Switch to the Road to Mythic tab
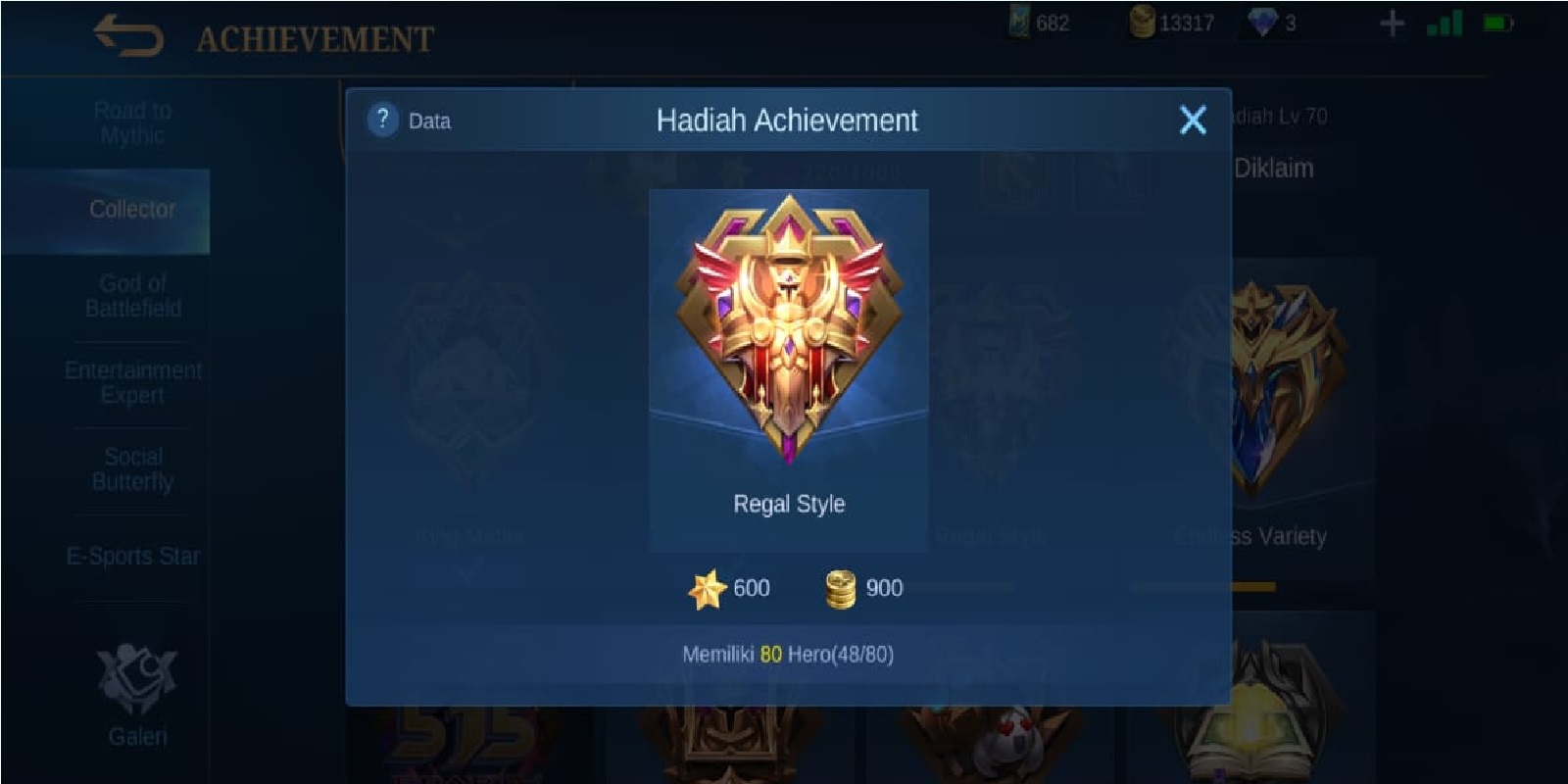 point(132,122)
